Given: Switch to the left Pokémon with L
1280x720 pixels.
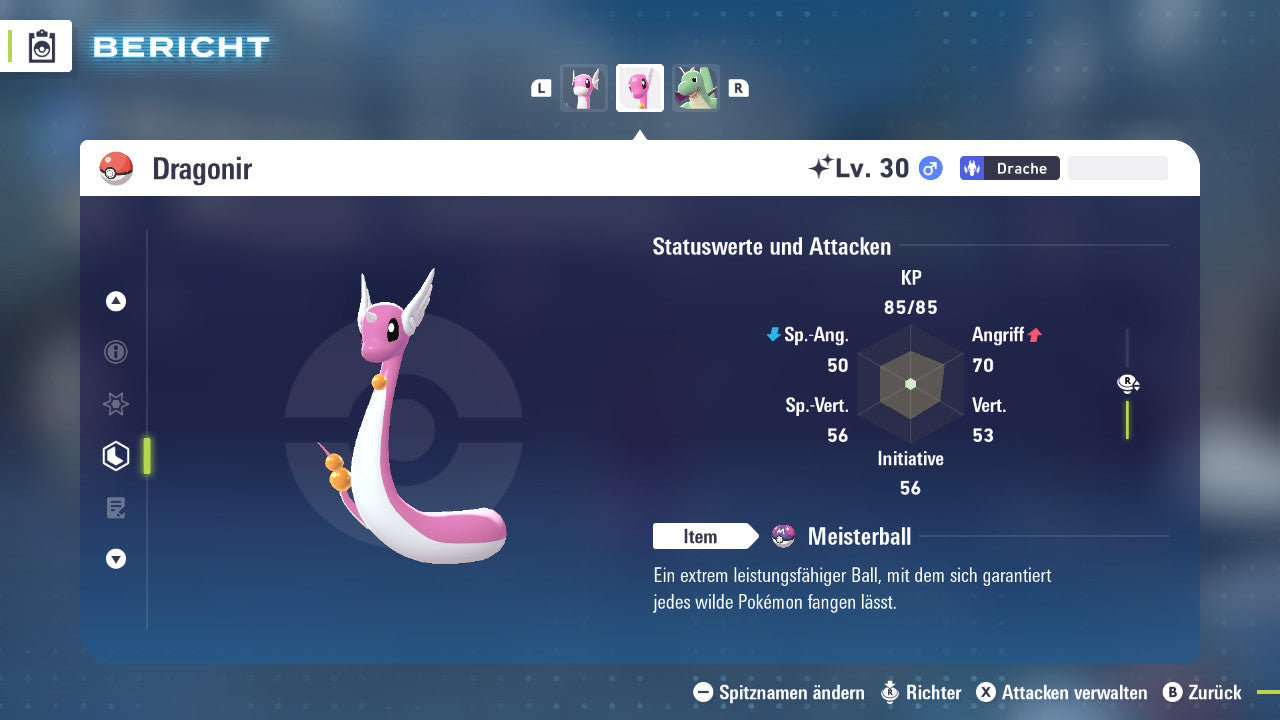Looking at the screenshot, I should [541, 88].
